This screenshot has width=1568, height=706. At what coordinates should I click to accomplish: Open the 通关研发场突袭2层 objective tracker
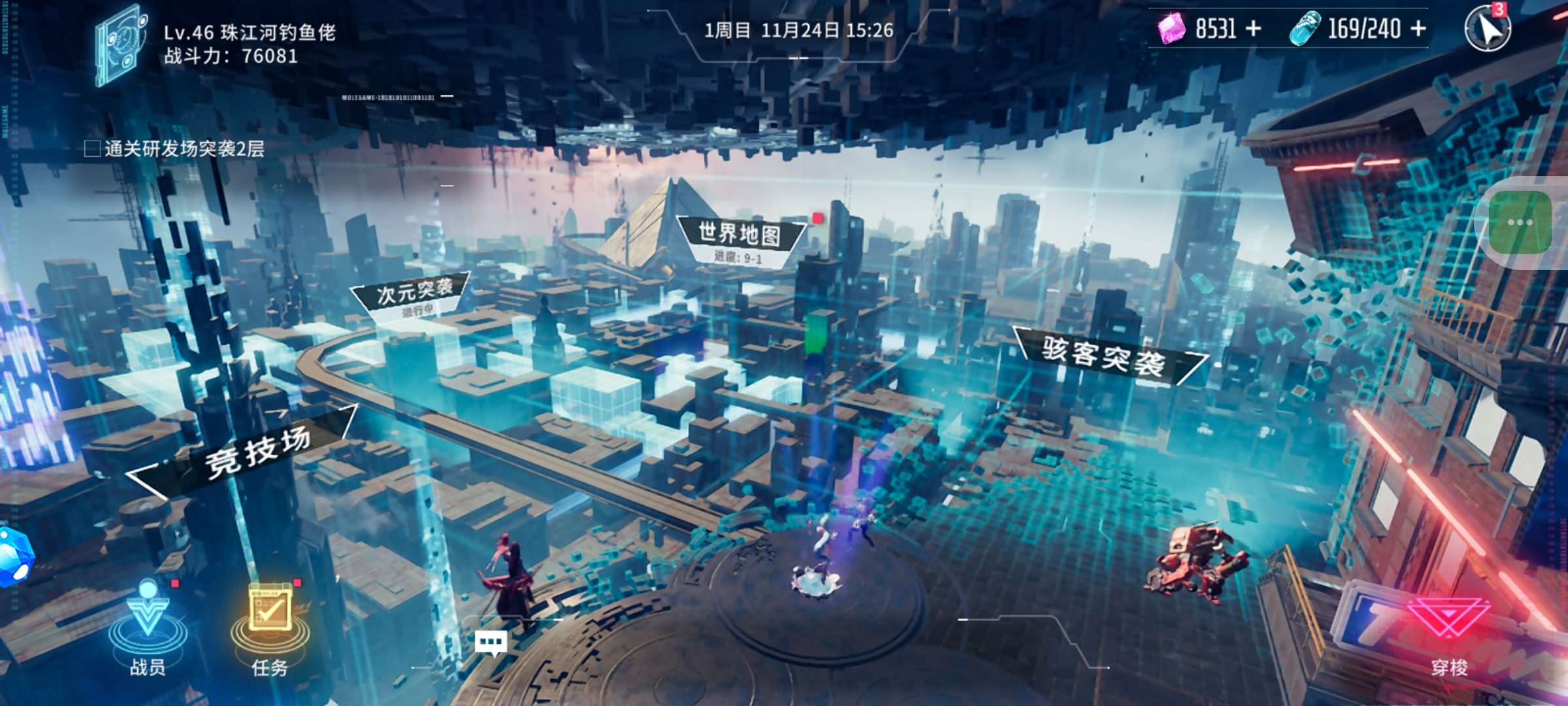[175, 149]
